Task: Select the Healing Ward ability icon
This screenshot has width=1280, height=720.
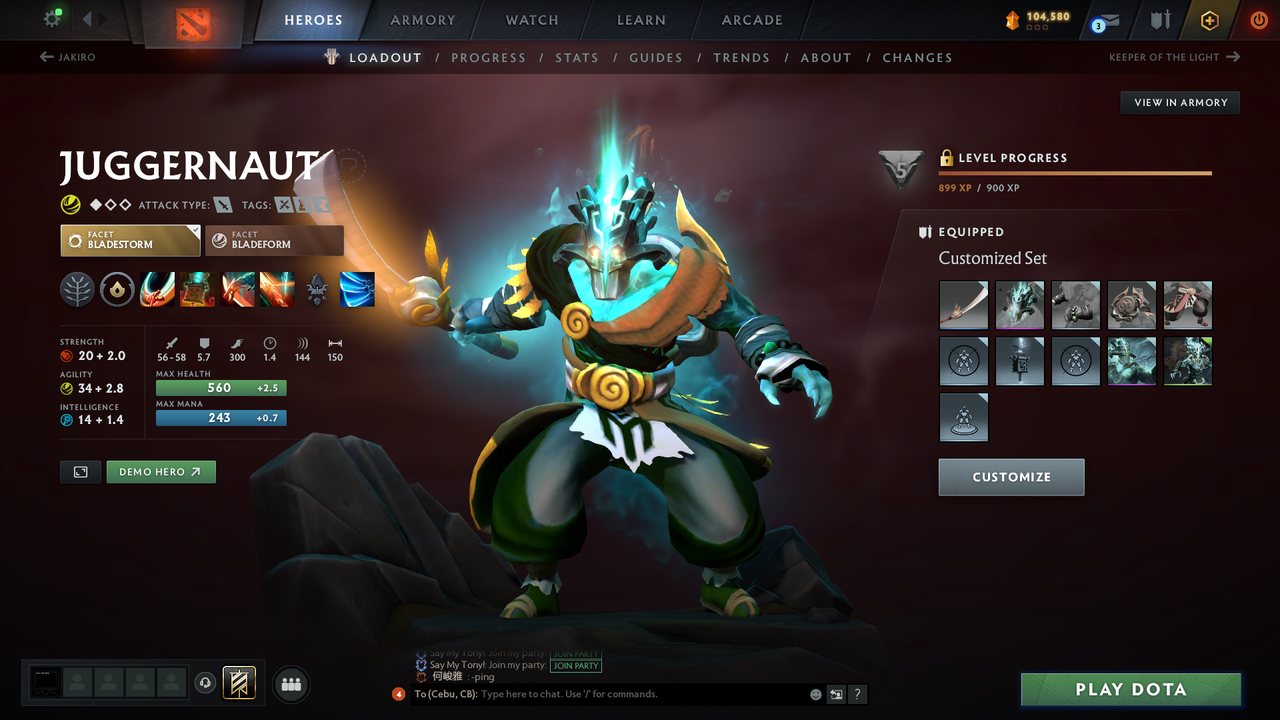Action: [x=197, y=289]
